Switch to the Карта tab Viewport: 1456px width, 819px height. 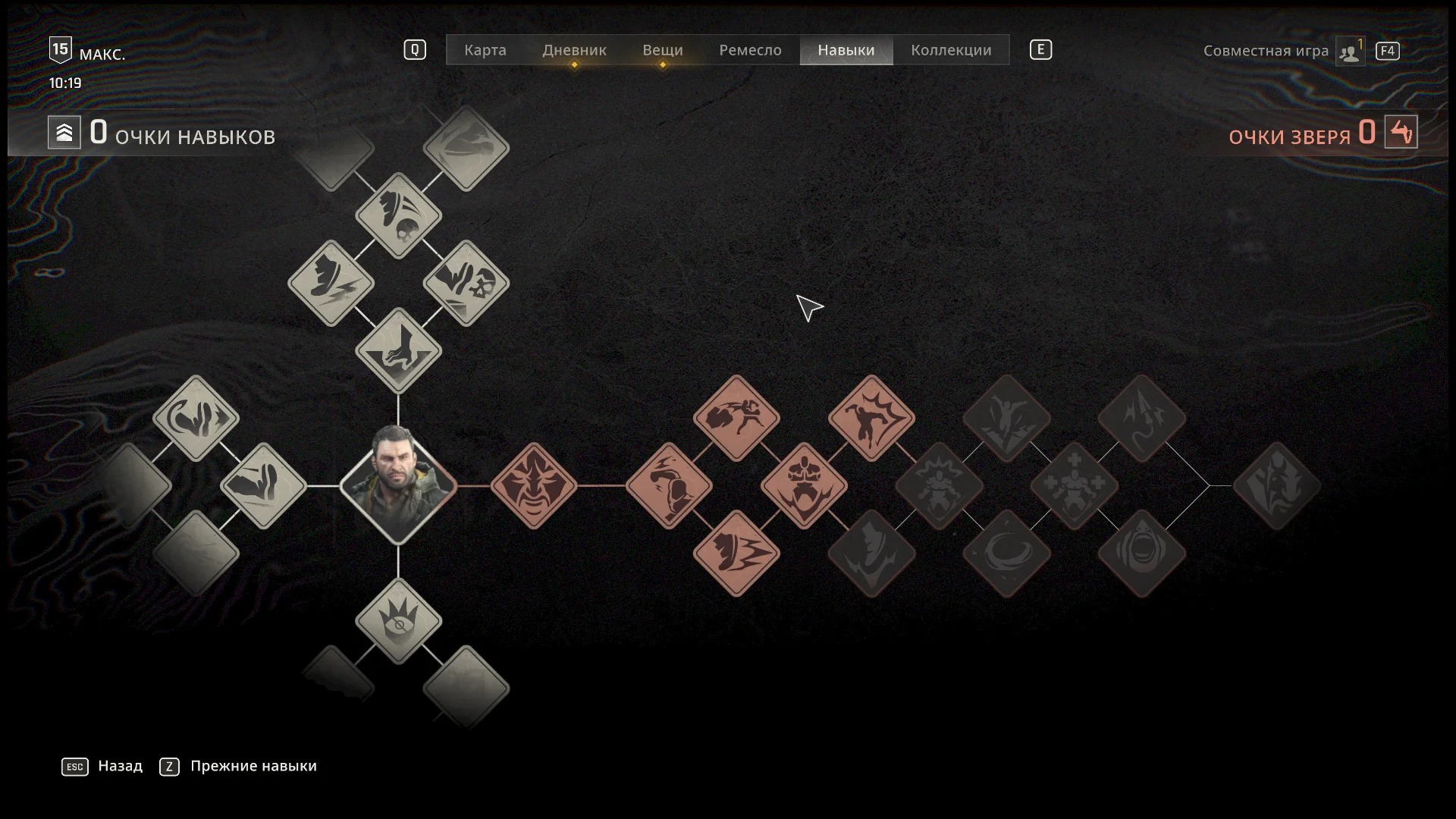pos(485,50)
